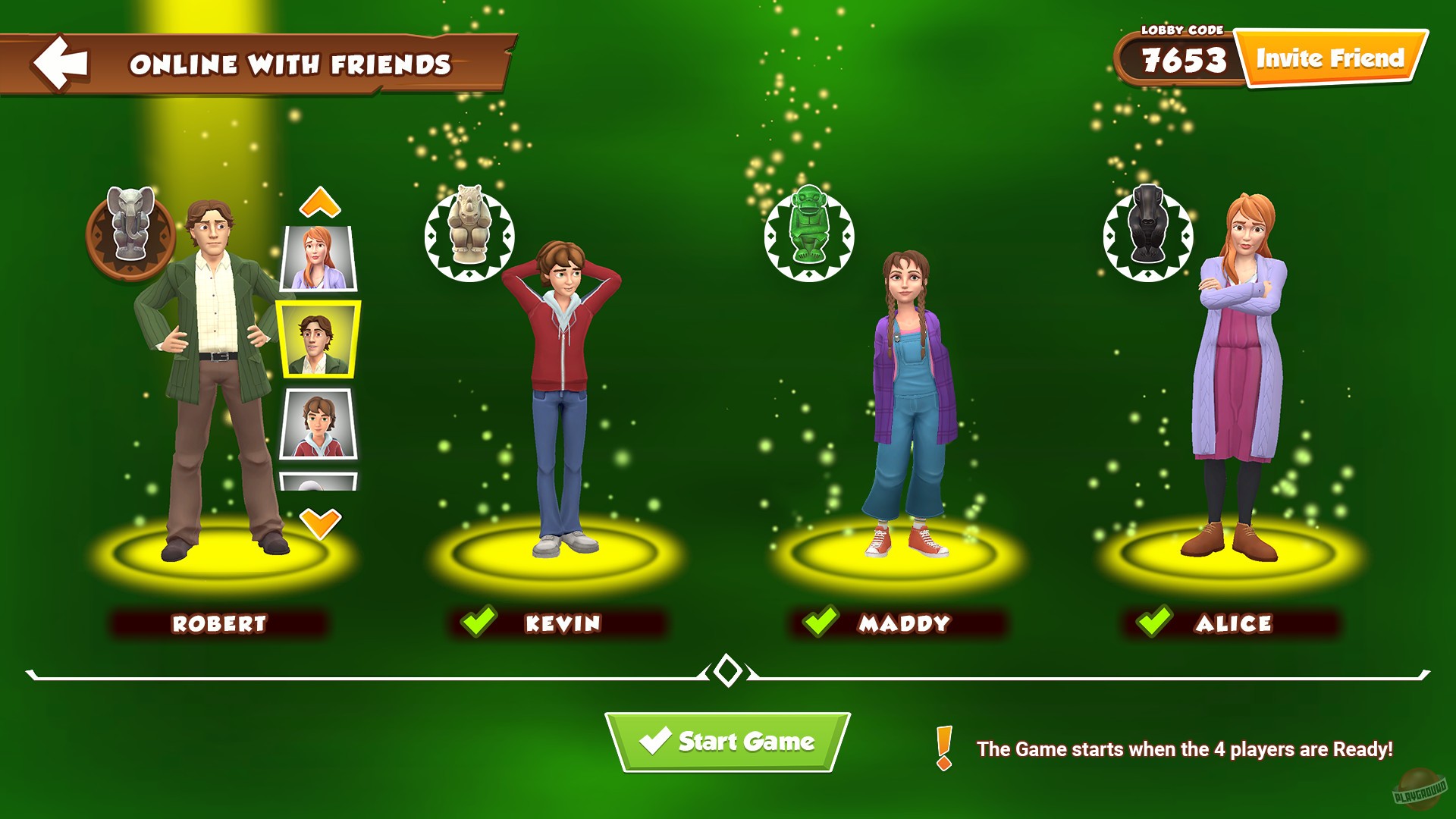Toggle Kevin's ready checkmark
This screenshot has width=1456, height=819.
pyautogui.click(x=479, y=620)
